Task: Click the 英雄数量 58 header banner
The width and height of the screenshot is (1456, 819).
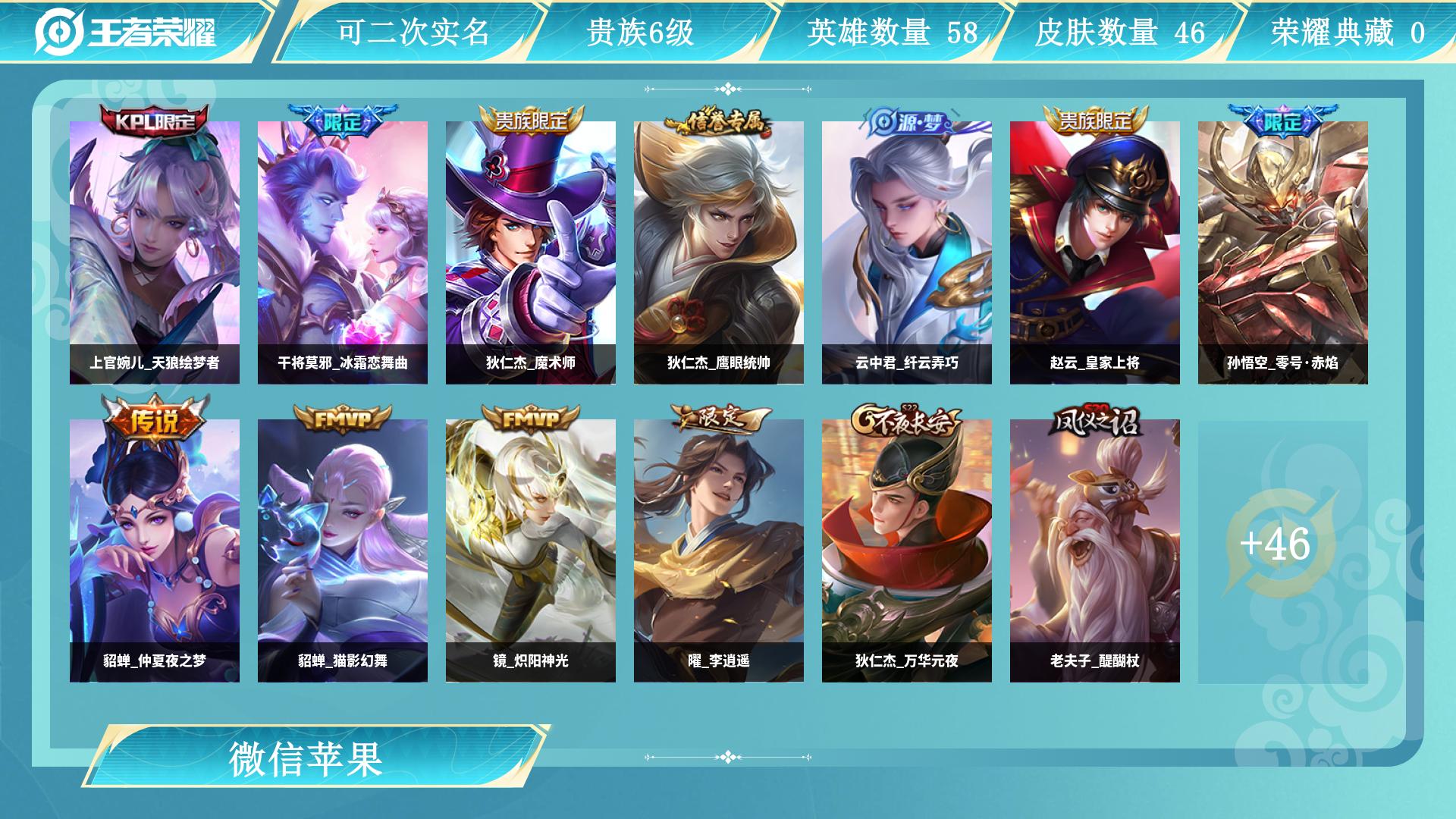Action: [892, 32]
